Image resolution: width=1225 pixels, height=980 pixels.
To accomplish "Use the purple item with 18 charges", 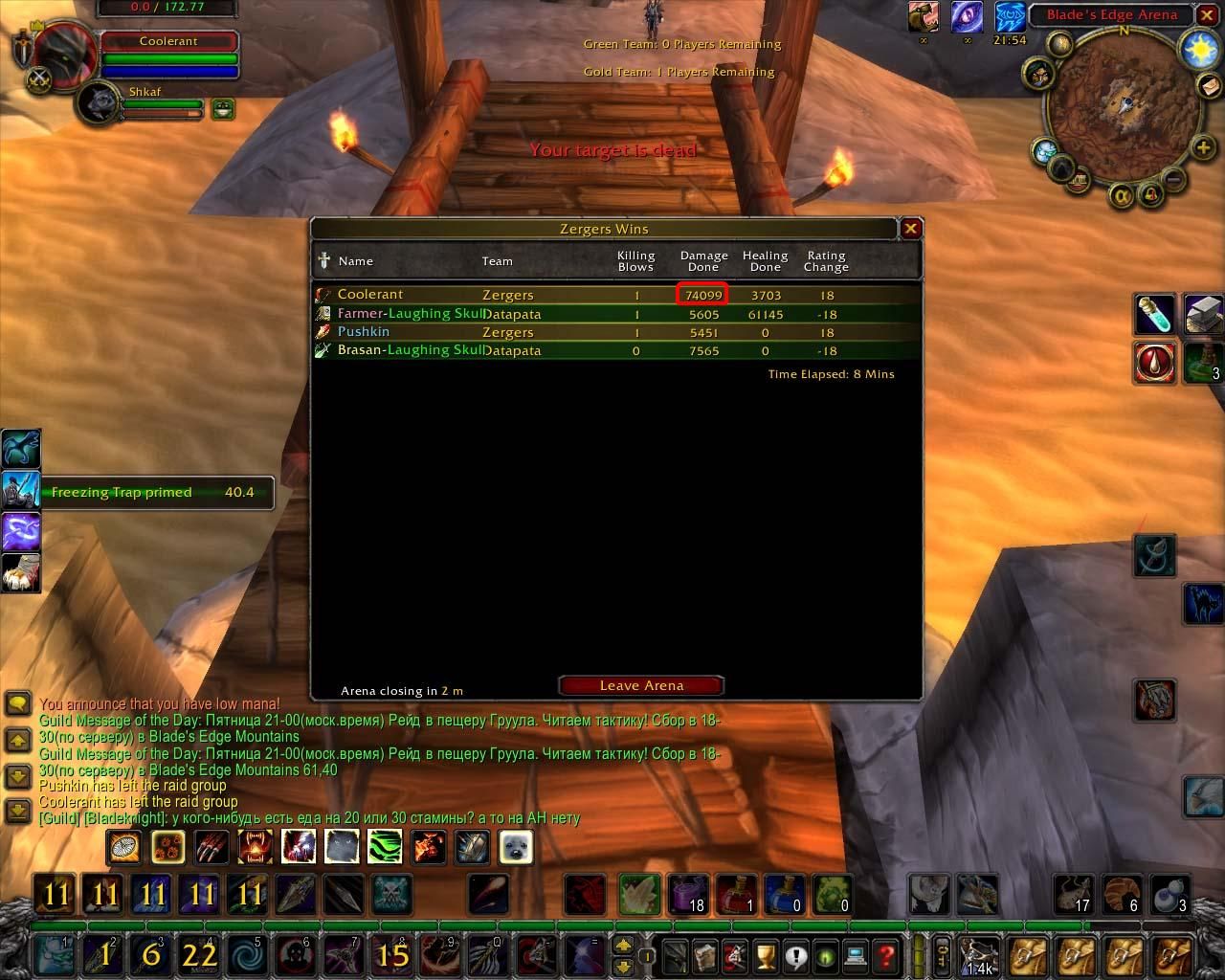I will pos(687,895).
